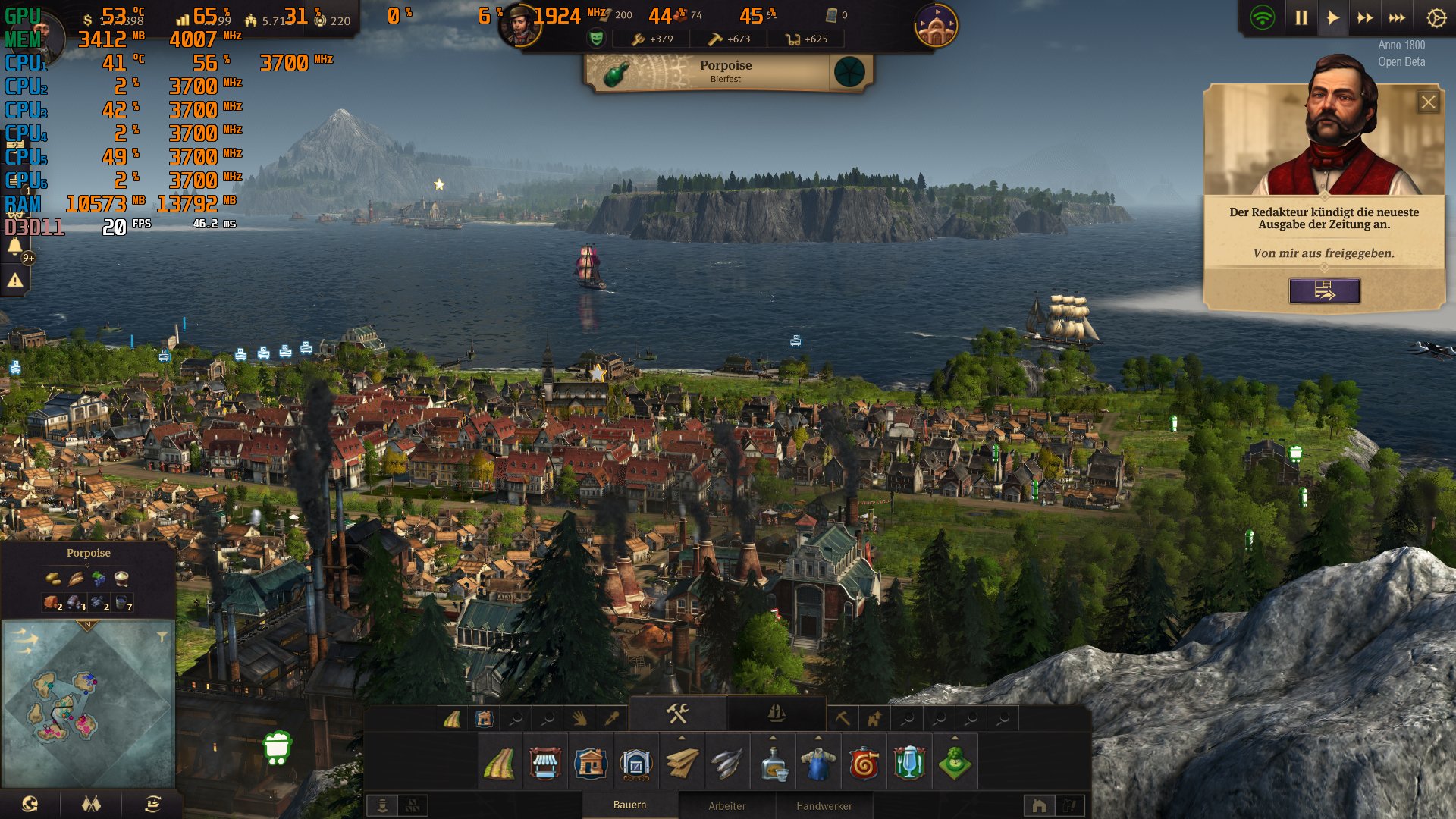Switch to the Arbeiter tab

coord(726,805)
